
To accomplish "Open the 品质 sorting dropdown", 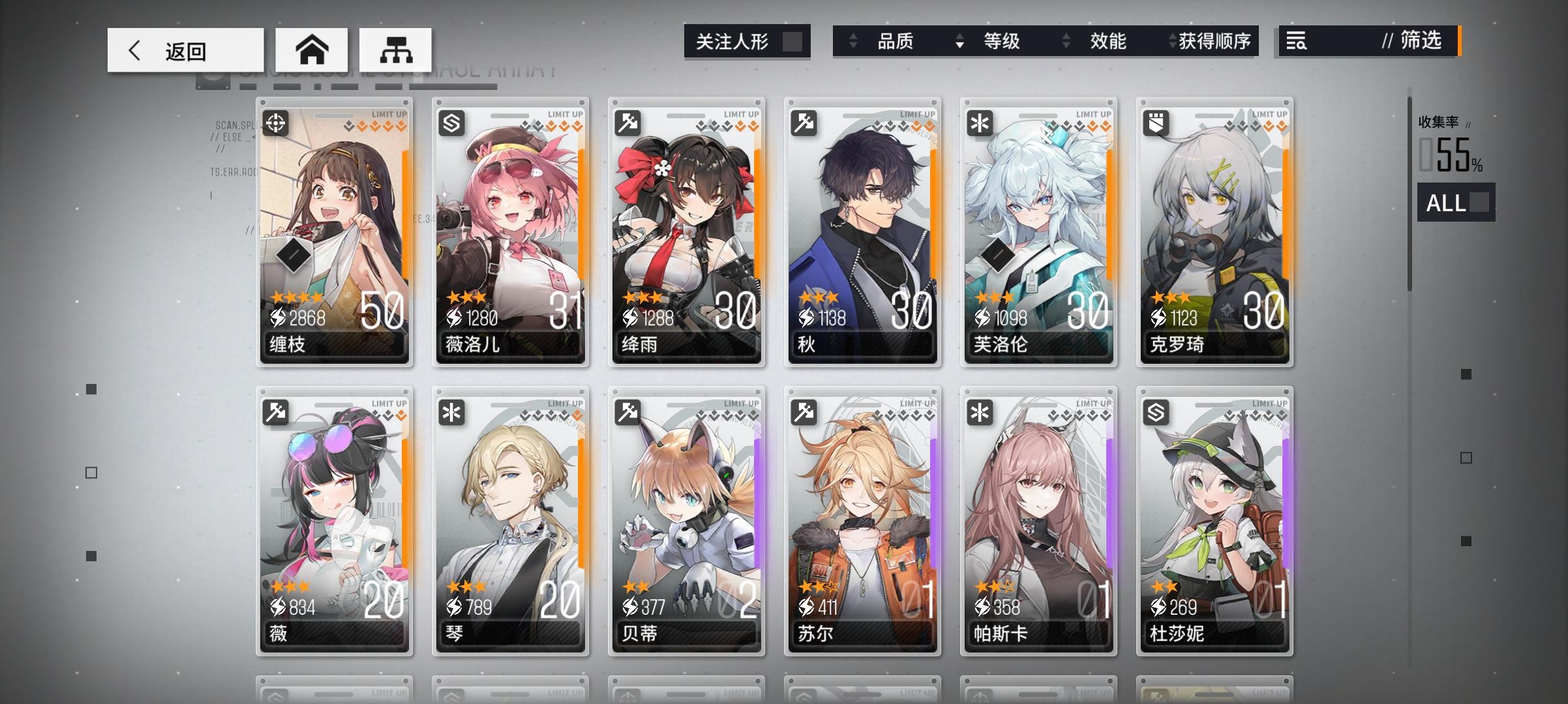I will coord(896,41).
